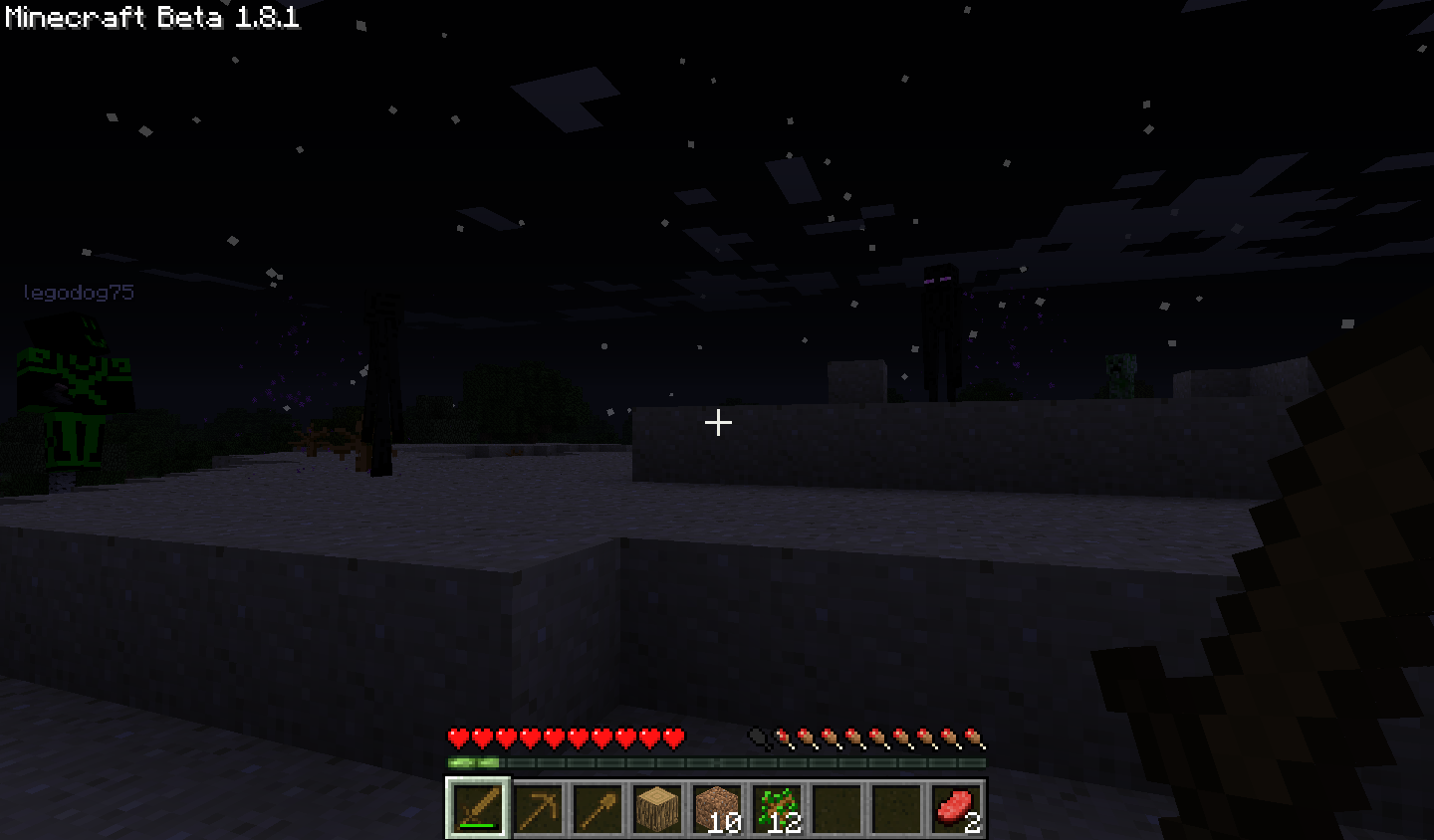Select the raw porkchops in the hotbar

958,806
